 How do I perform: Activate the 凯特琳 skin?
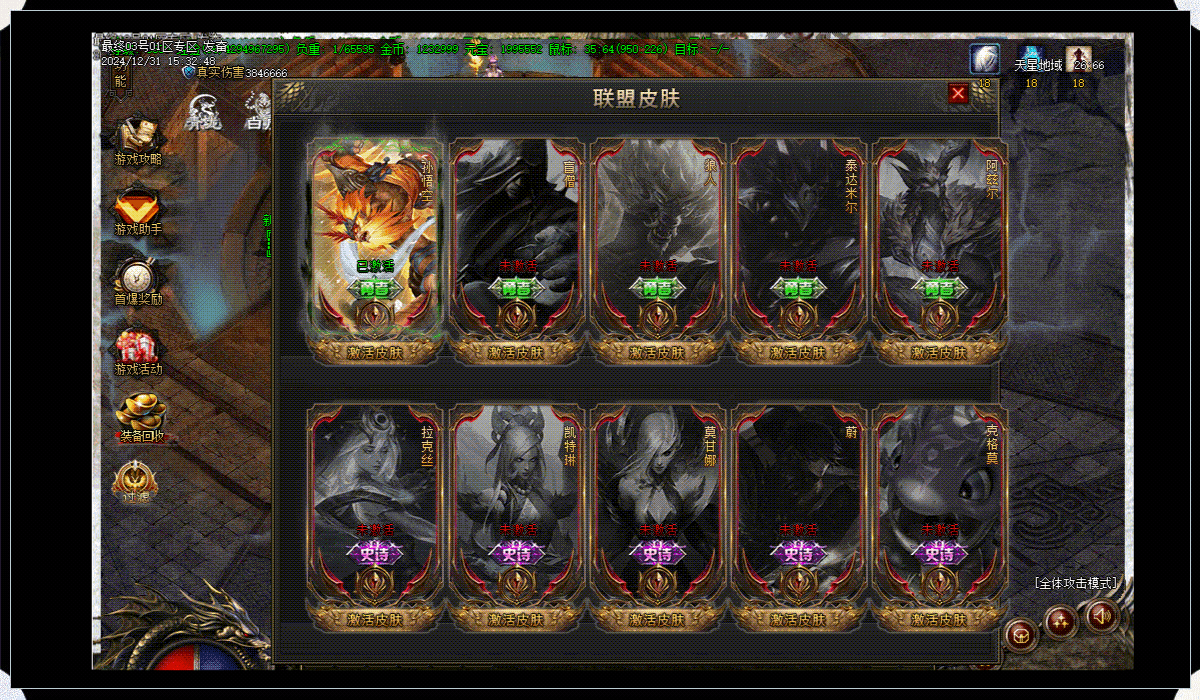click(x=516, y=619)
